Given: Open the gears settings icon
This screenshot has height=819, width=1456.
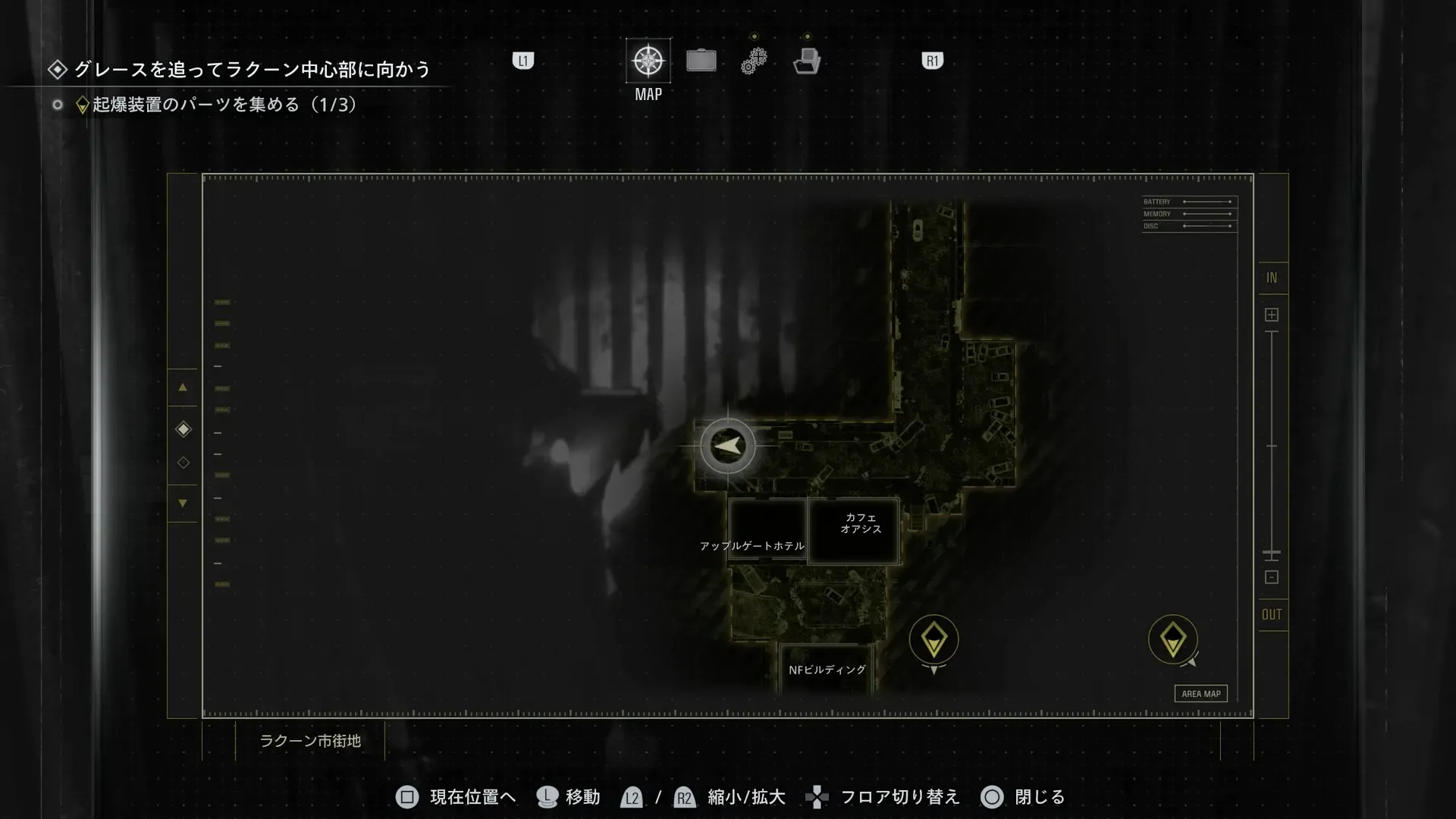Looking at the screenshot, I should point(754,60).
